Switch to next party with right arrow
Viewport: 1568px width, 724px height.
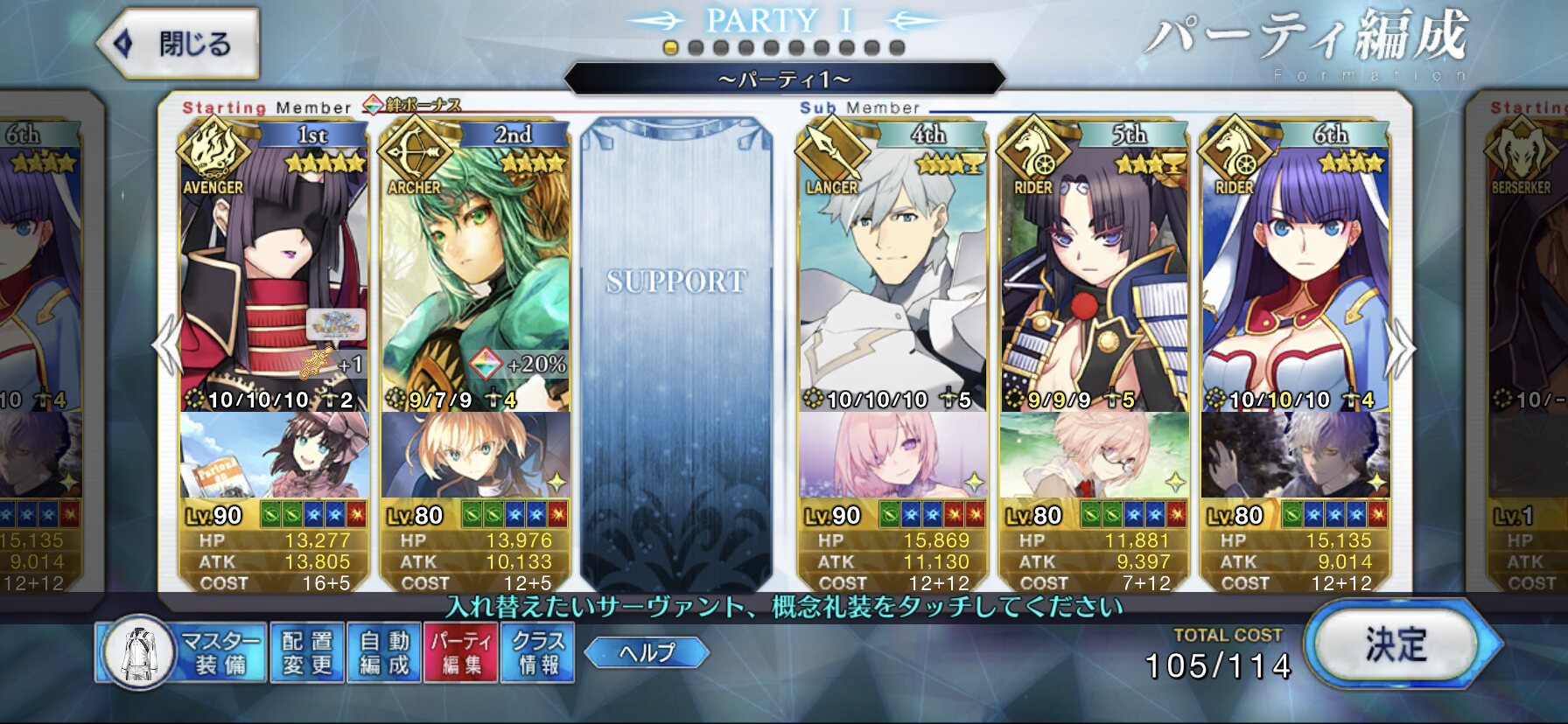pyautogui.click(x=1400, y=348)
